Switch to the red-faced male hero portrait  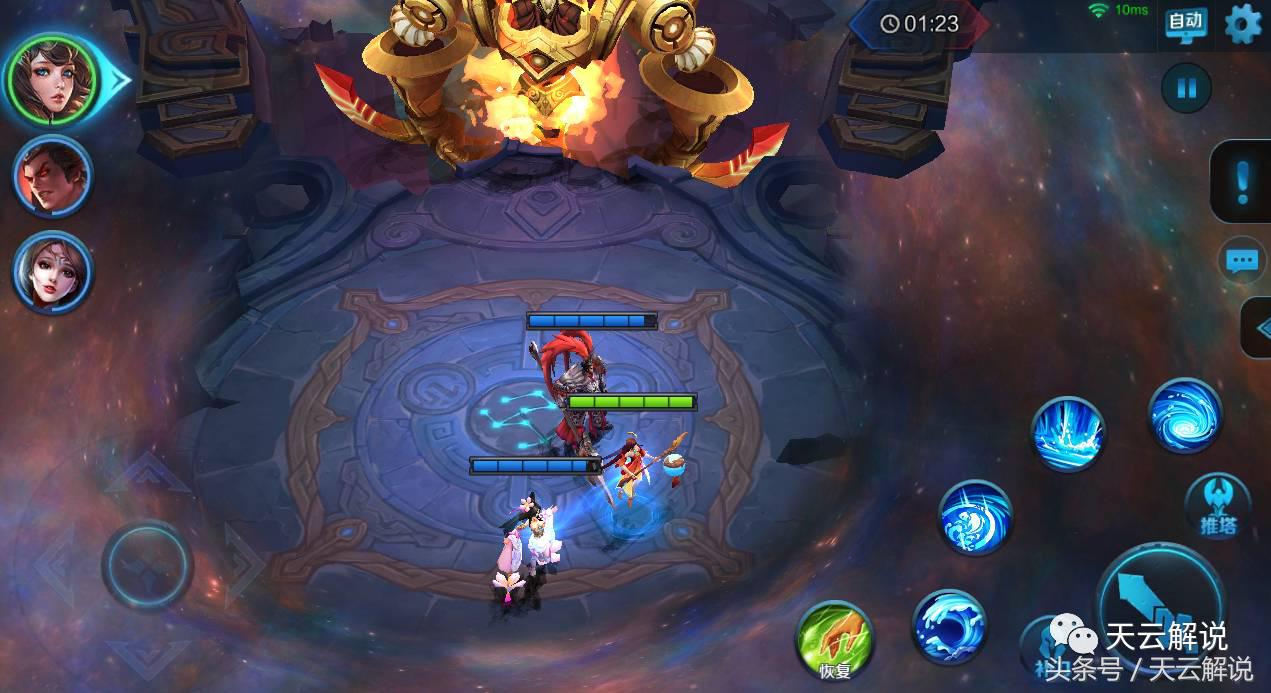52,177
